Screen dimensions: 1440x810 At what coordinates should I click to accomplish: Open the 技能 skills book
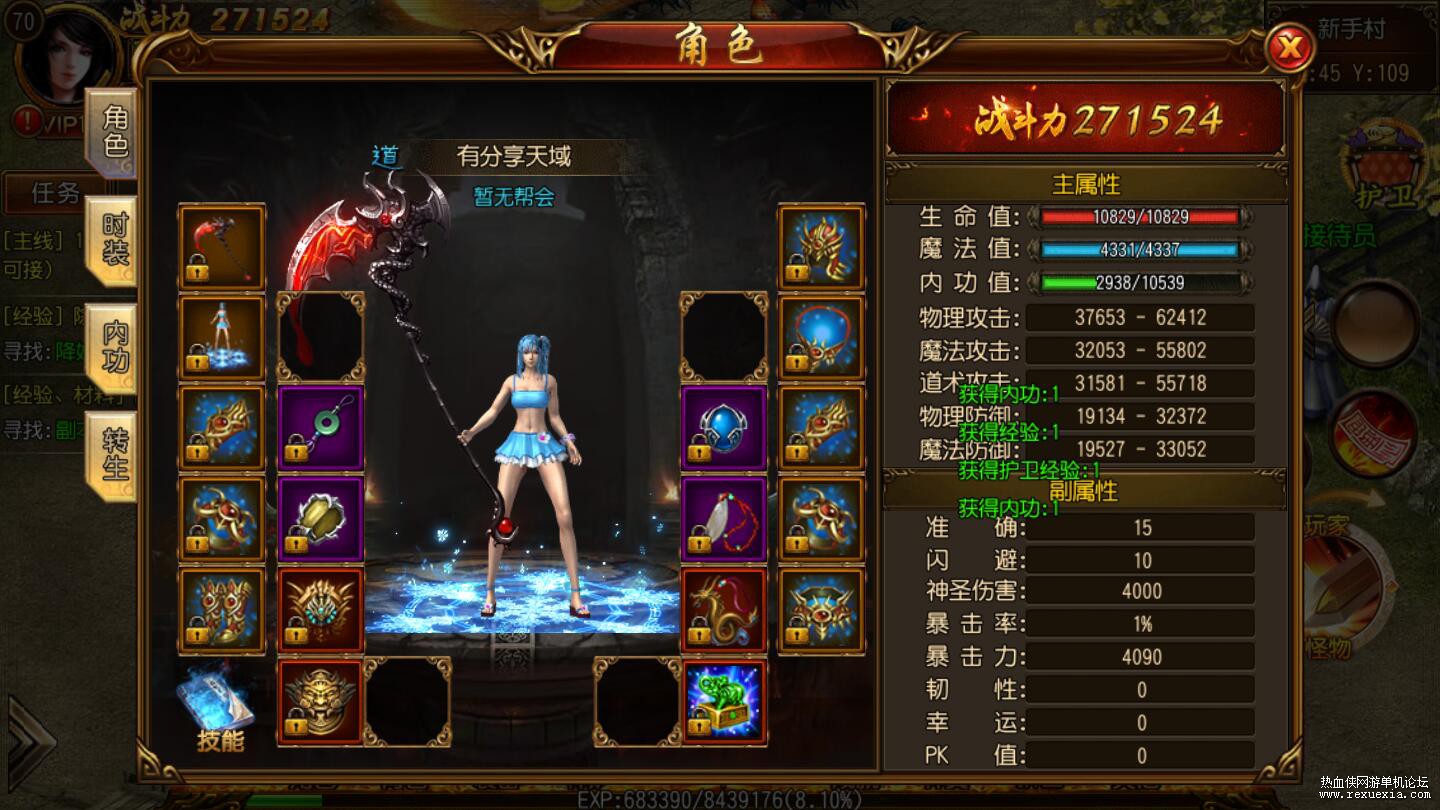point(220,709)
